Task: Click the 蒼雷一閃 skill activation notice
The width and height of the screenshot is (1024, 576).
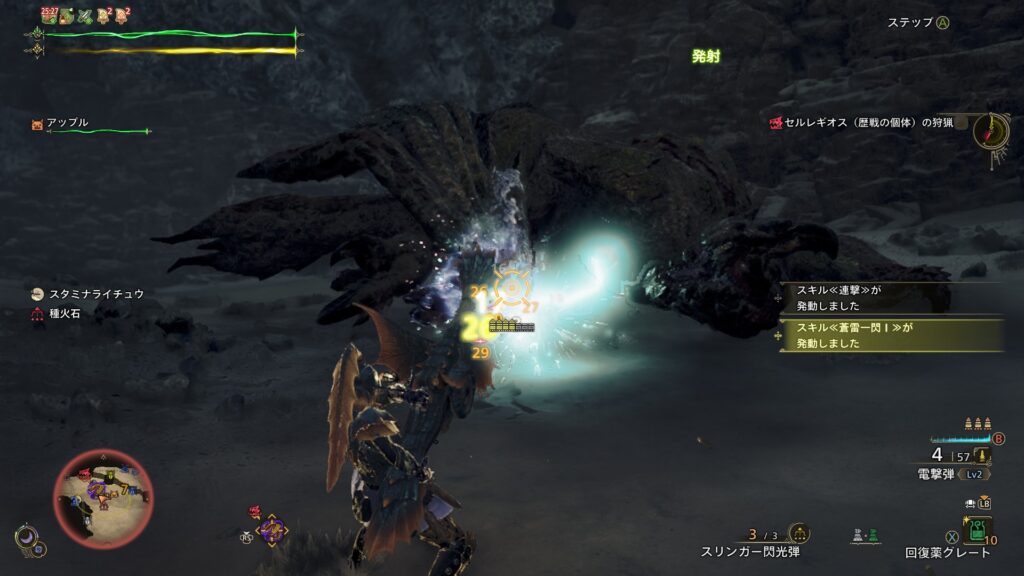Action: click(x=890, y=334)
